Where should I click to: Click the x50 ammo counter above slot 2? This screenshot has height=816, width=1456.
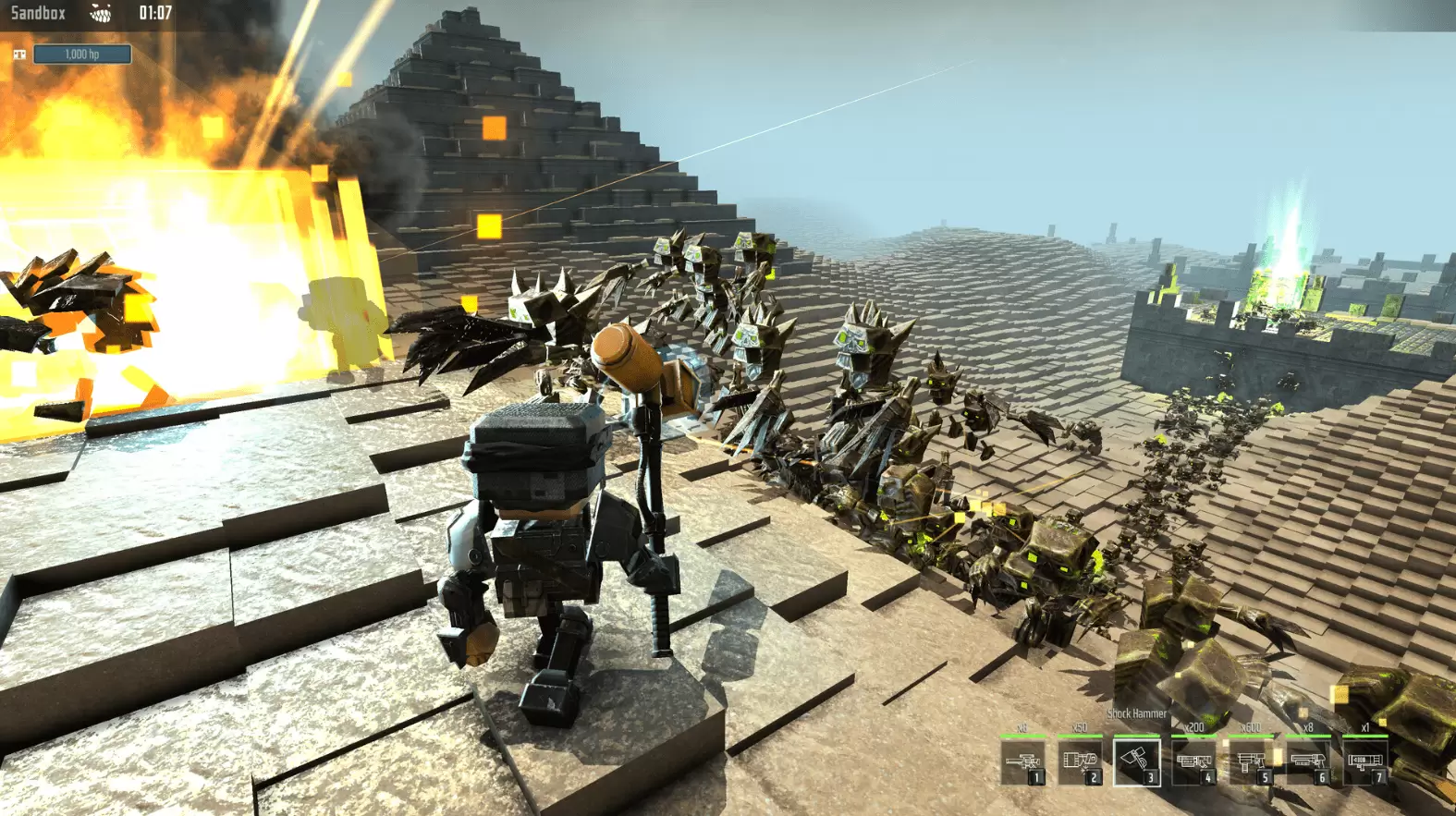point(1078,727)
